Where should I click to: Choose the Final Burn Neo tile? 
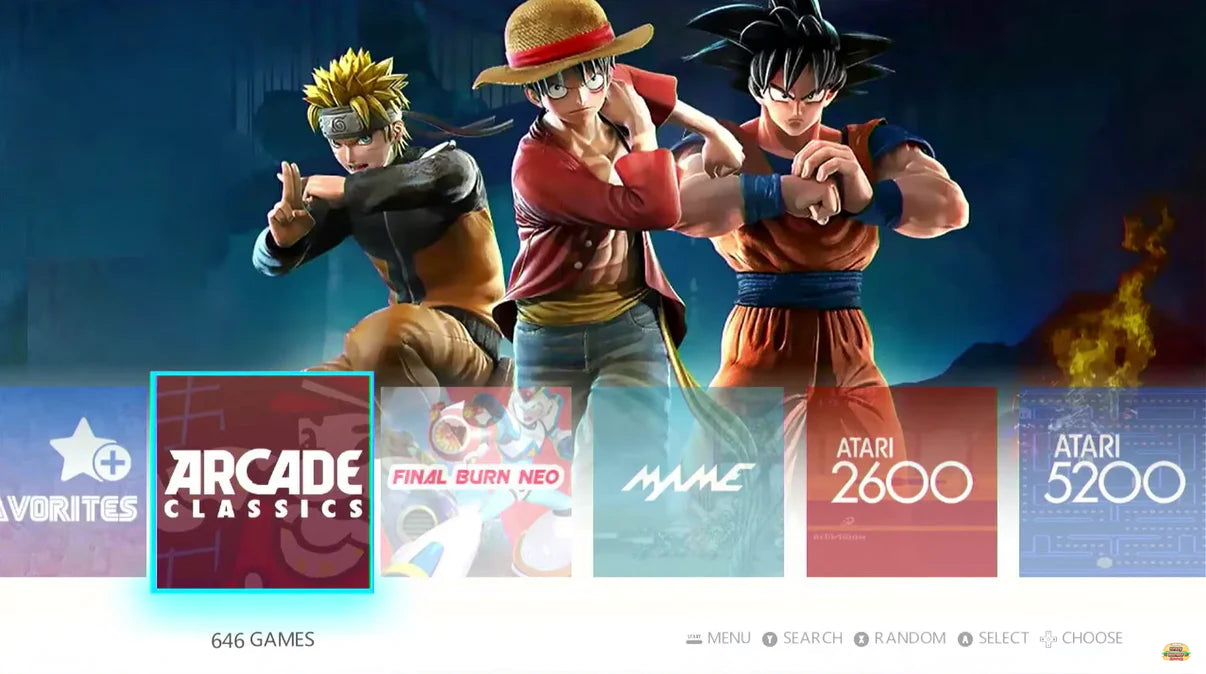point(476,482)
